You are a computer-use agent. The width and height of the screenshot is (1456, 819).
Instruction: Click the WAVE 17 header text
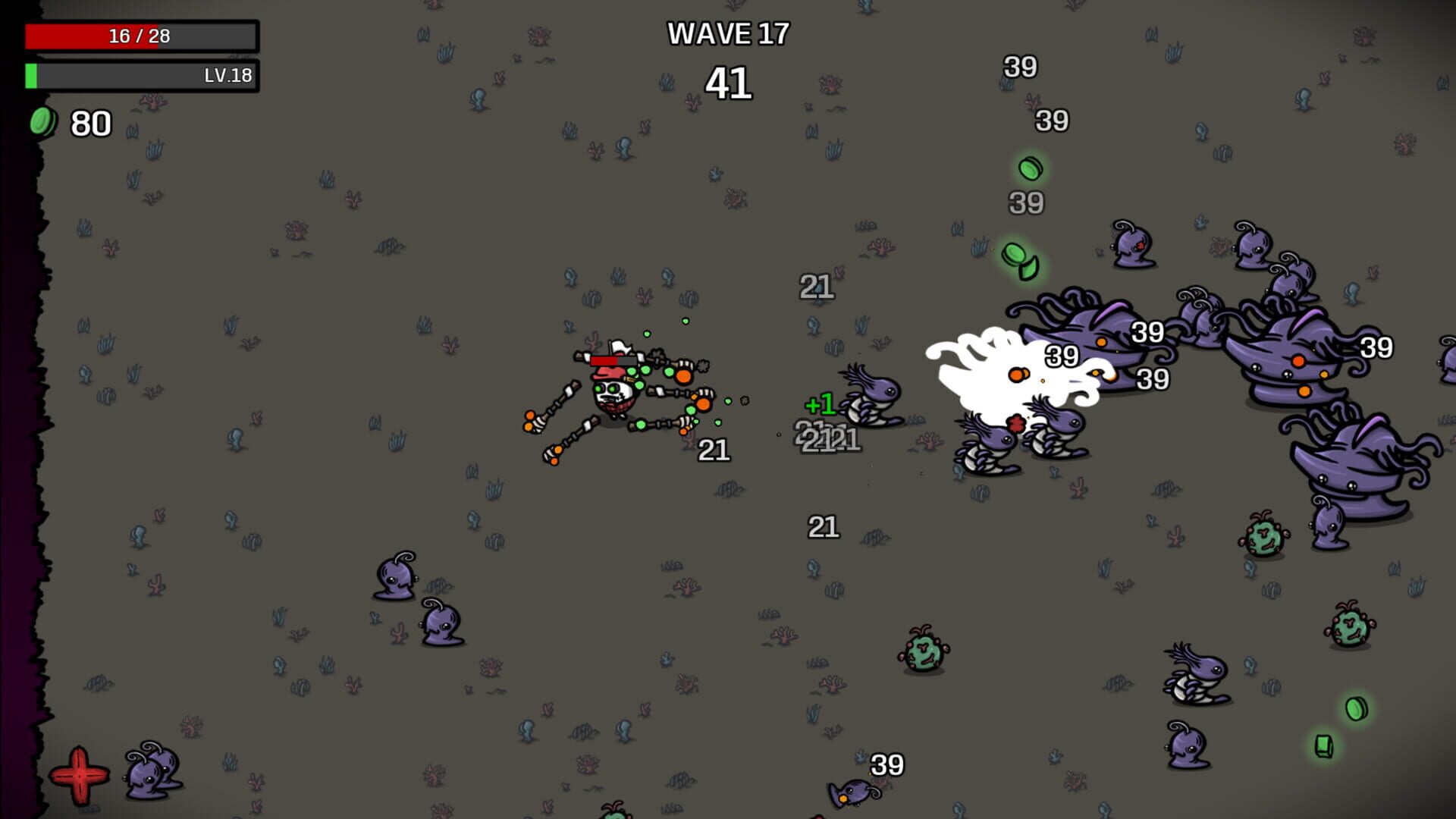tap(727, 34)
